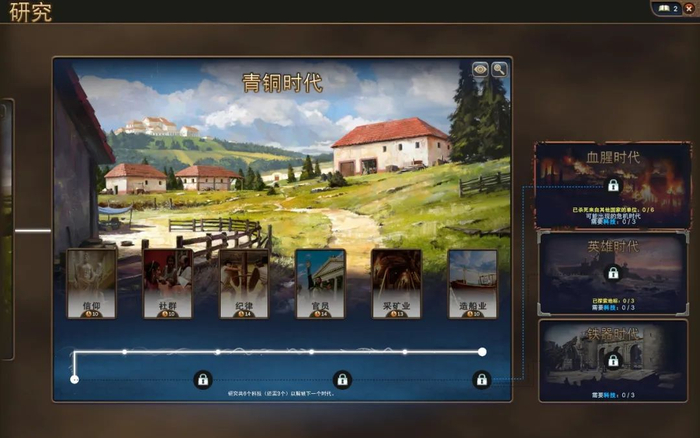Choose the 社群 technology card
The width and height of the screenshot is (700, 438).
coord(167,284)
